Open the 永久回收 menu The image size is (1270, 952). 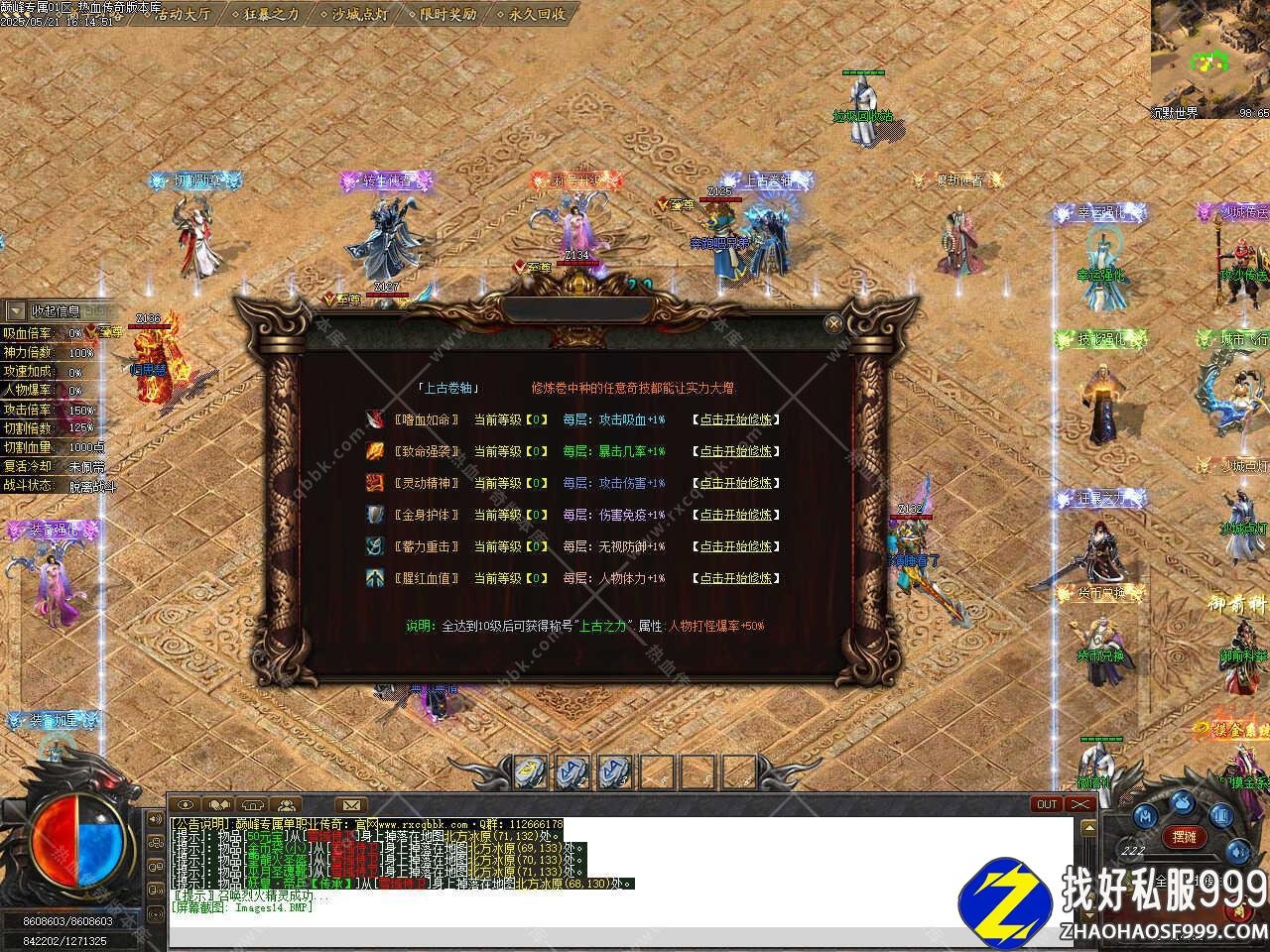coord(537,14)
